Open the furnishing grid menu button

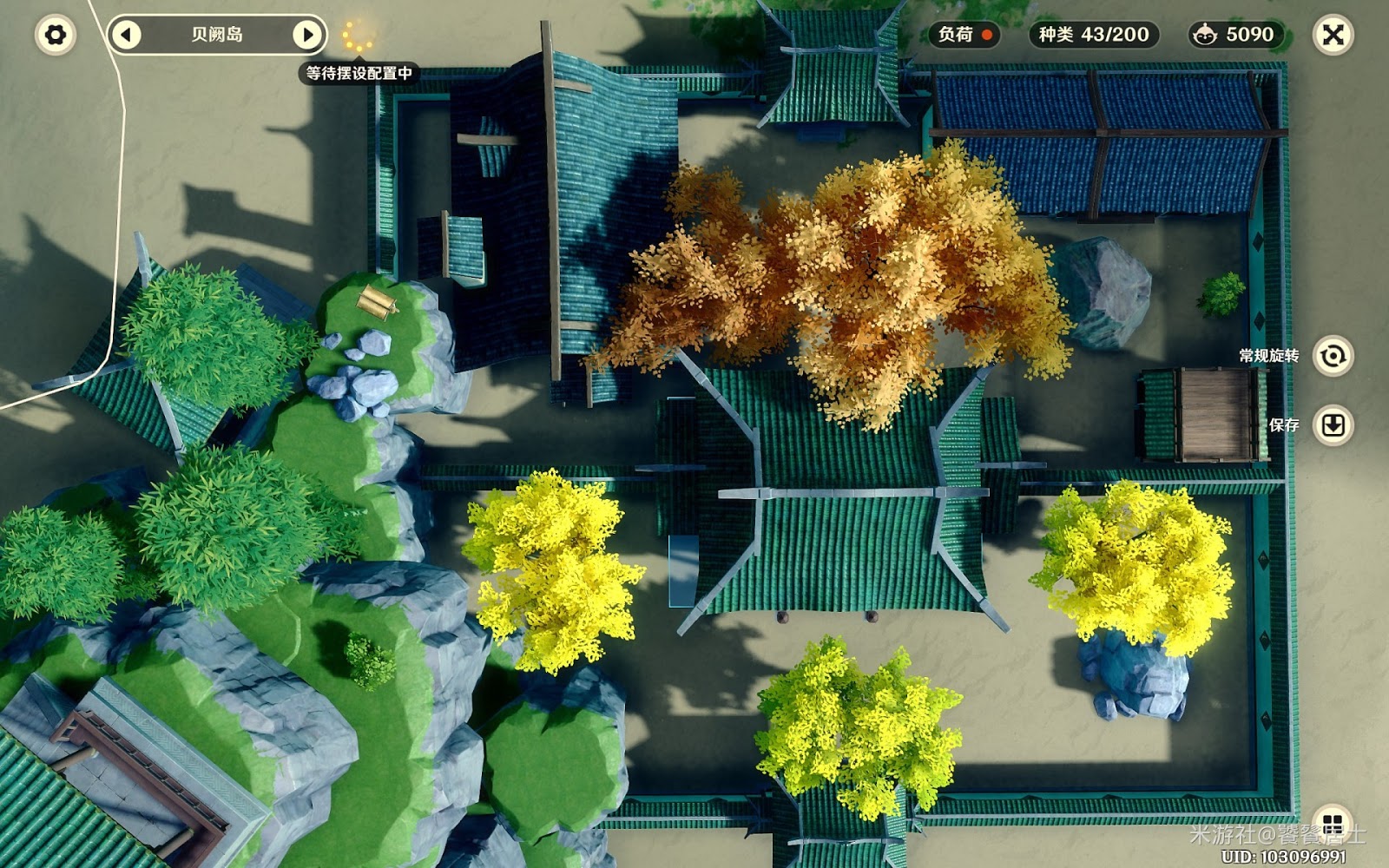1333,823
